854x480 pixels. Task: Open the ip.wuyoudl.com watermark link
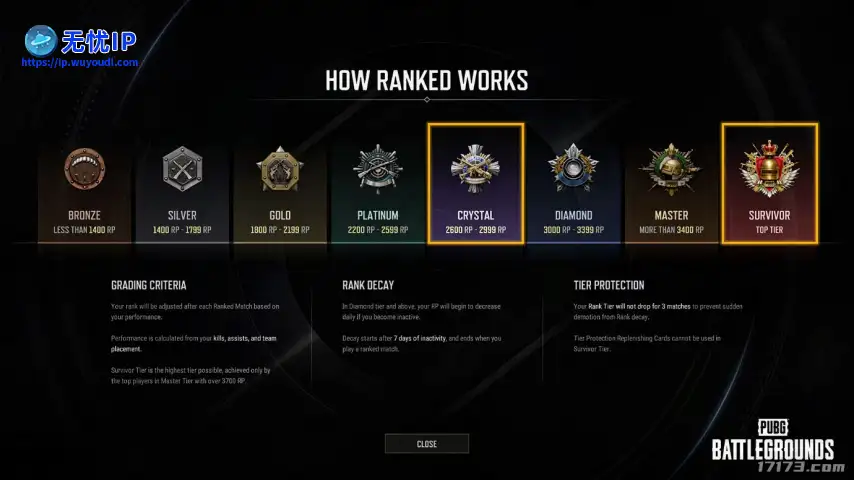tap(80, 62)
